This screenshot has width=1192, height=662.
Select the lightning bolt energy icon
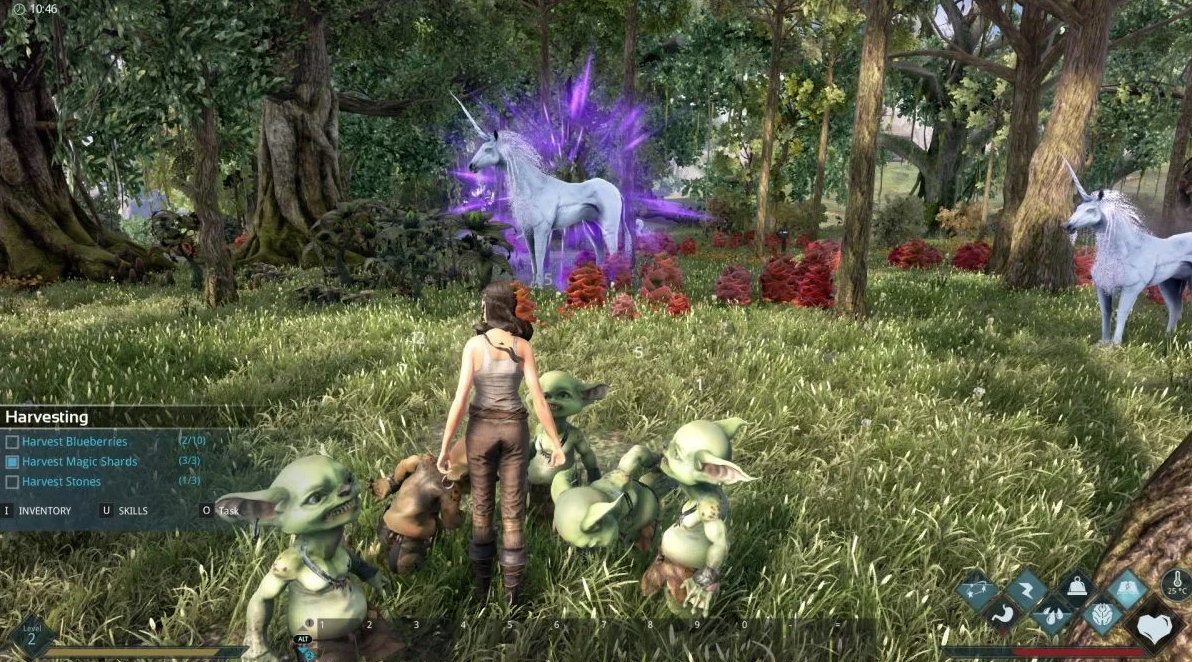(1027, 588)
